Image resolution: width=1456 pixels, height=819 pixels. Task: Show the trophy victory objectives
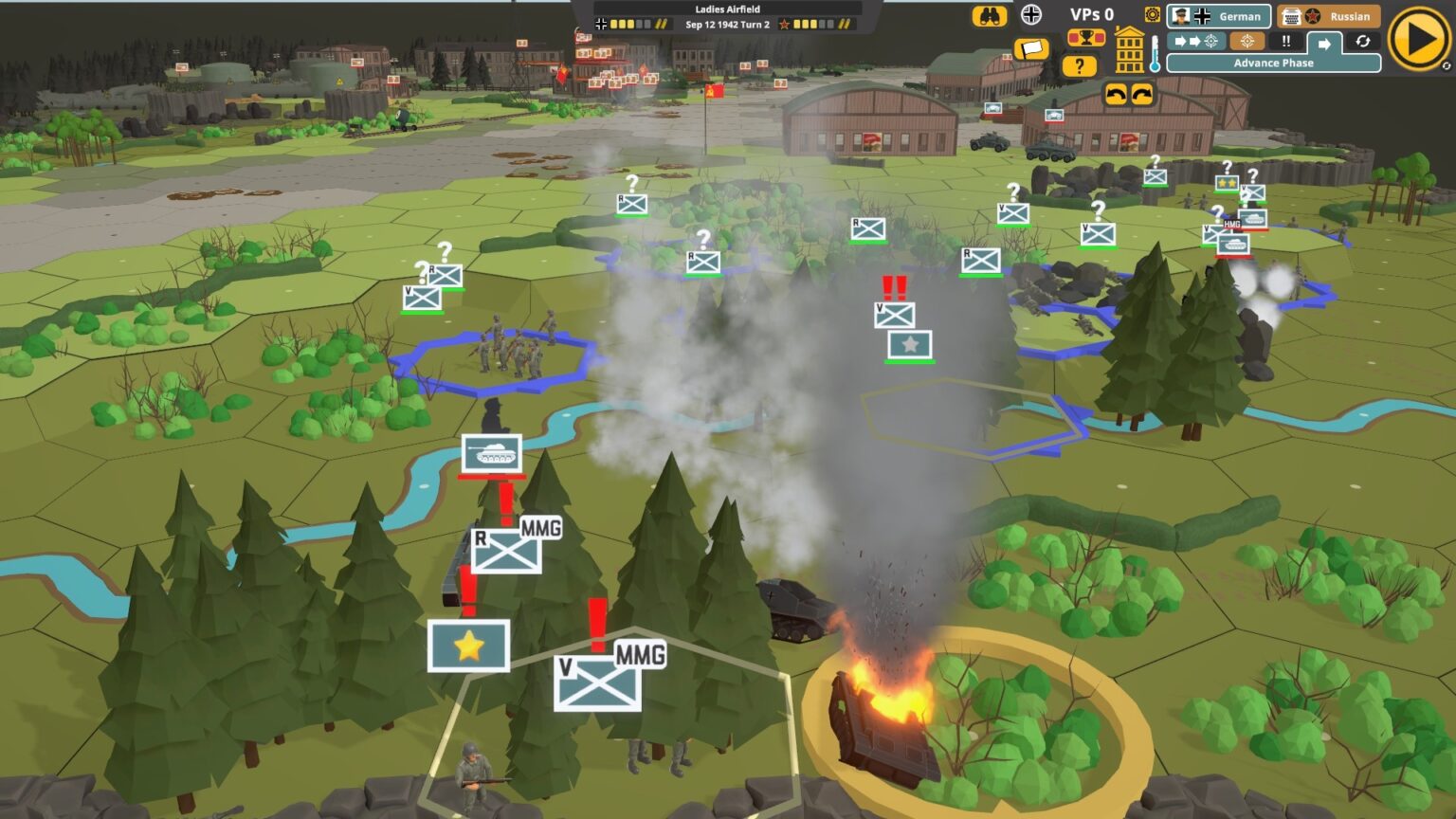click(1086, 38)
